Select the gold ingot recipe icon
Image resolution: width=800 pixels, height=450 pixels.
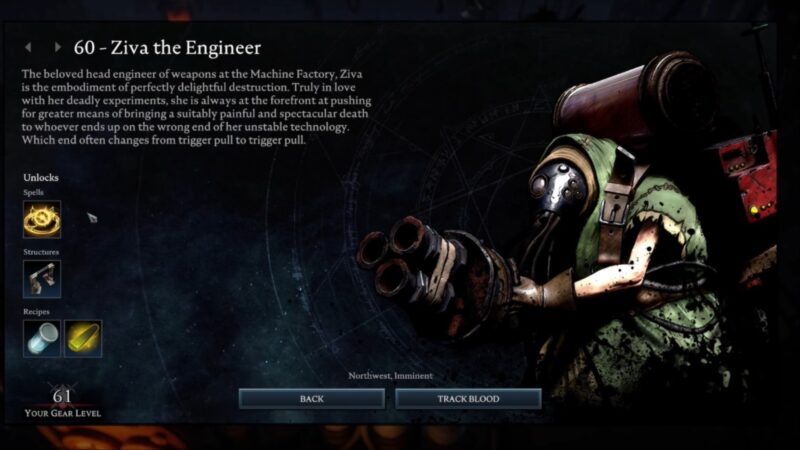pos(83,339)
